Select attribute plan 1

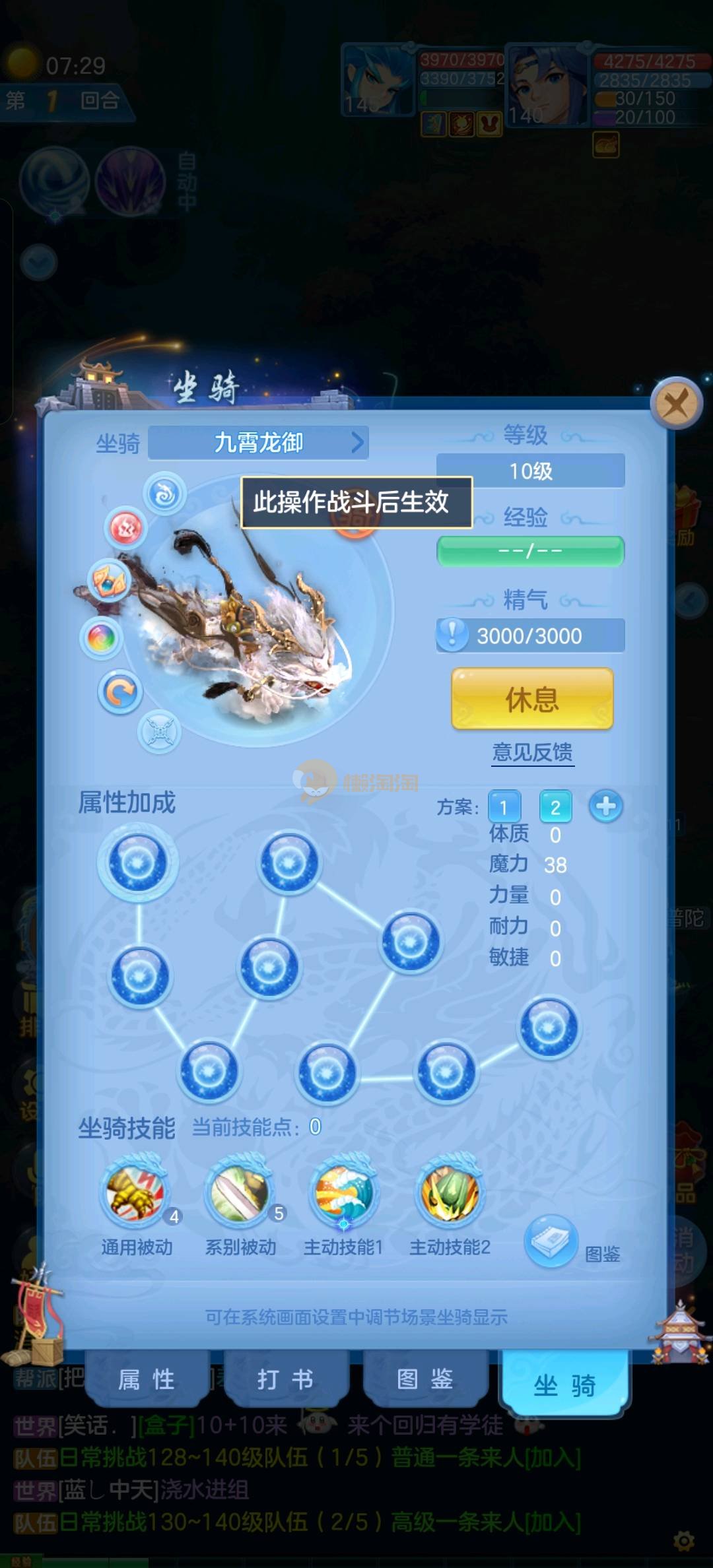[x=504, y=806]
